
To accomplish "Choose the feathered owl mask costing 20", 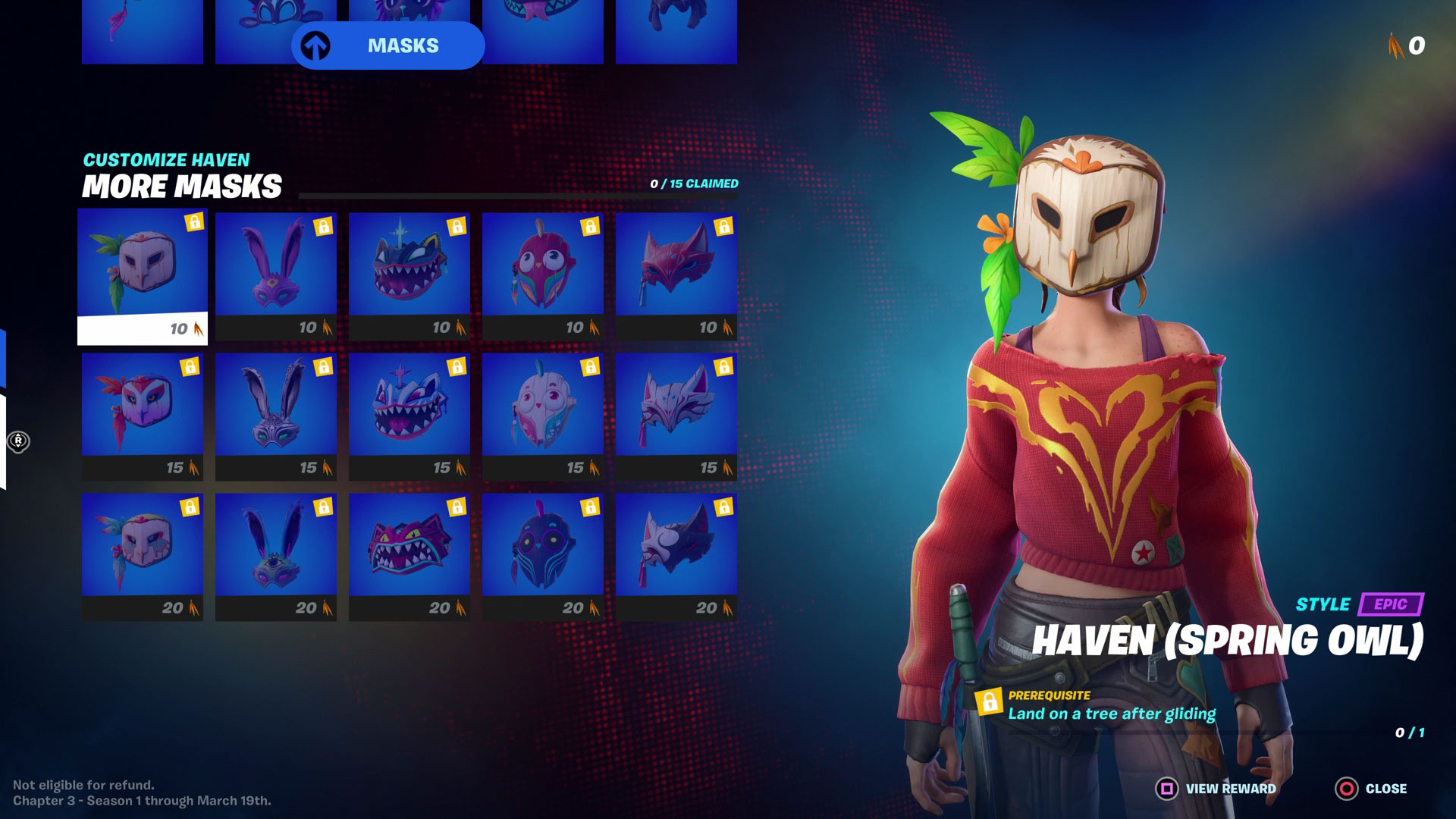I will click(143, 554).
